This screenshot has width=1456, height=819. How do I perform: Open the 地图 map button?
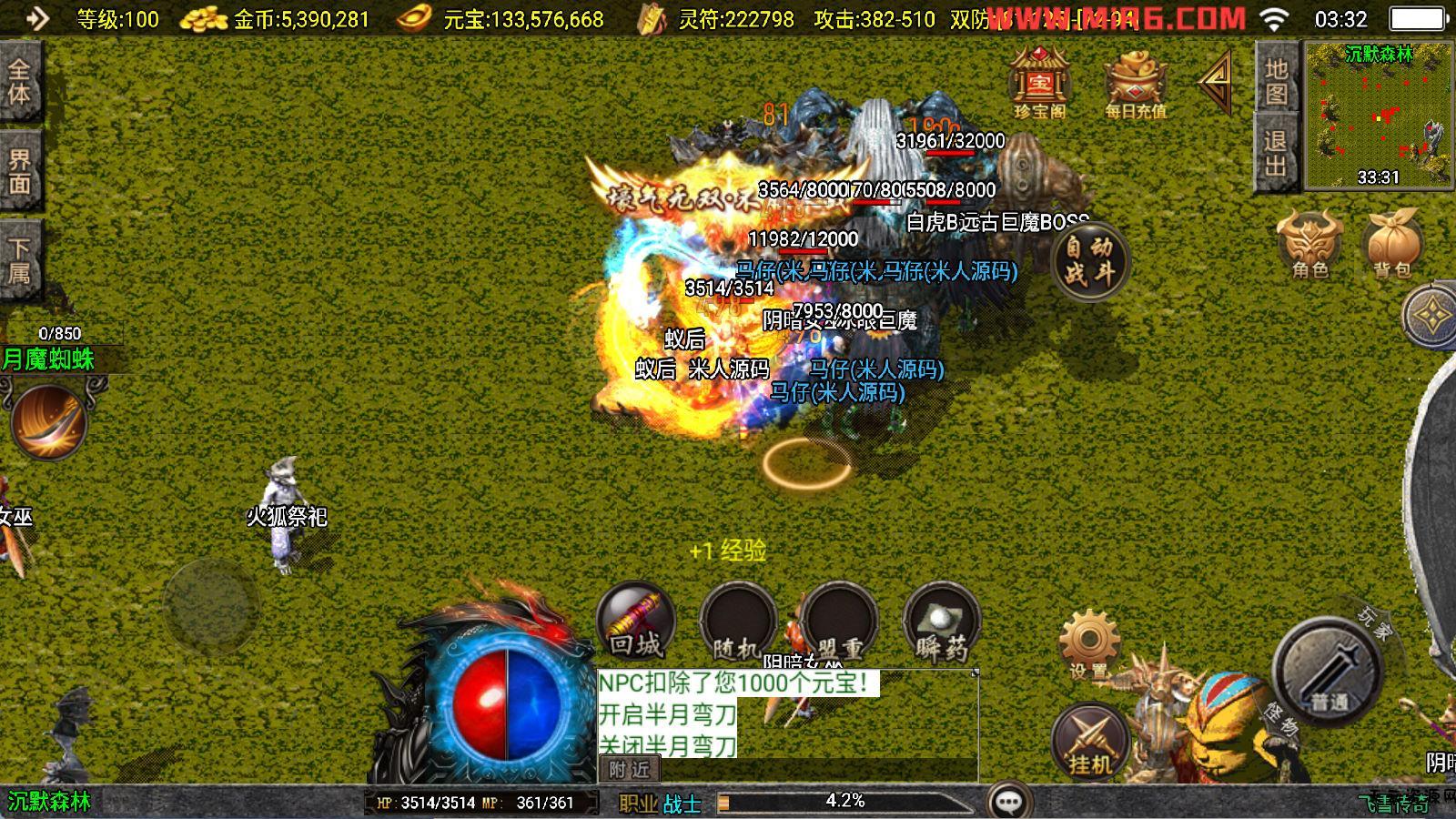coord(1276,82)
